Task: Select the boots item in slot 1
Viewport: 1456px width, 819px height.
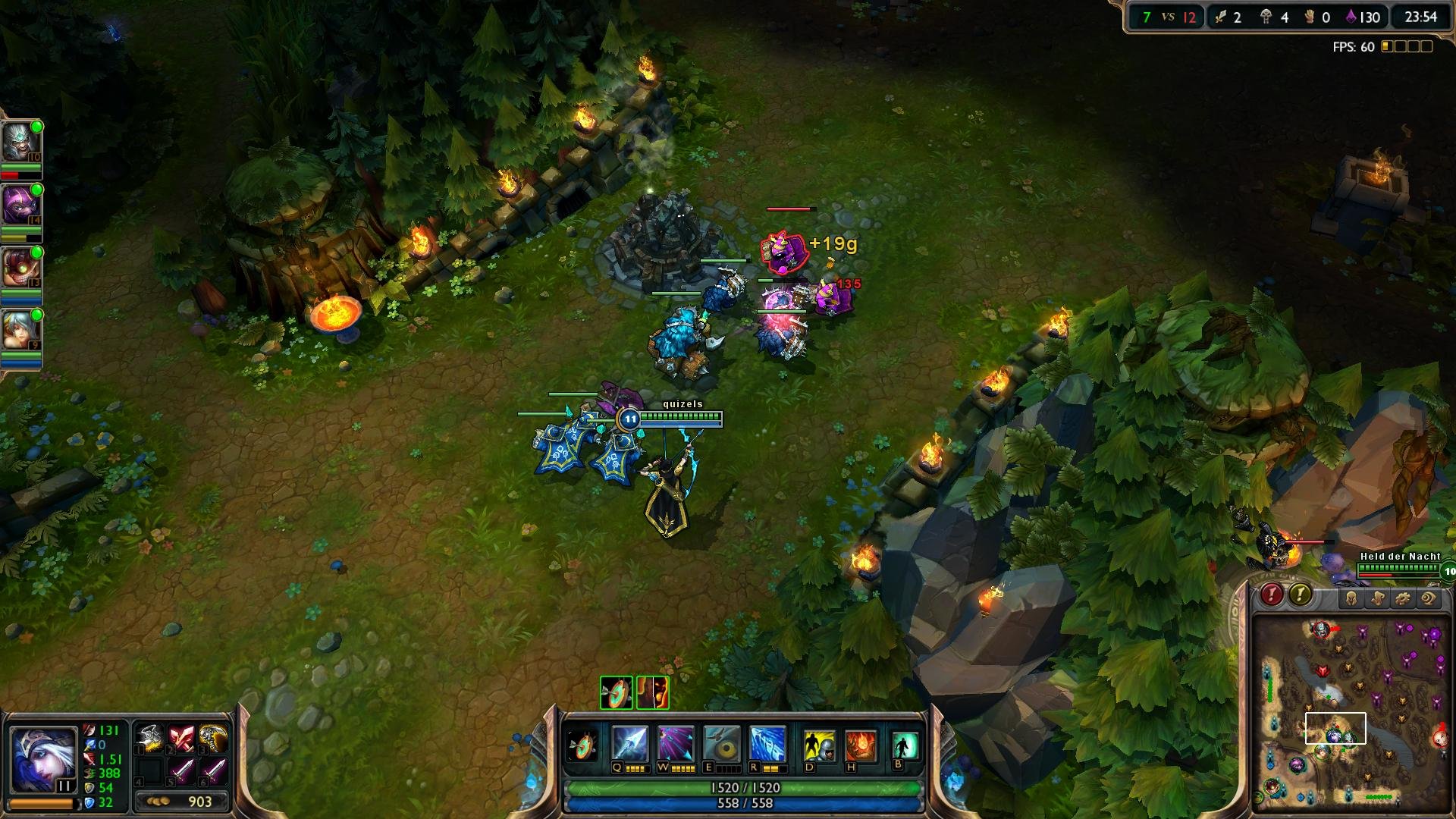Action: [x=150, y=738]
